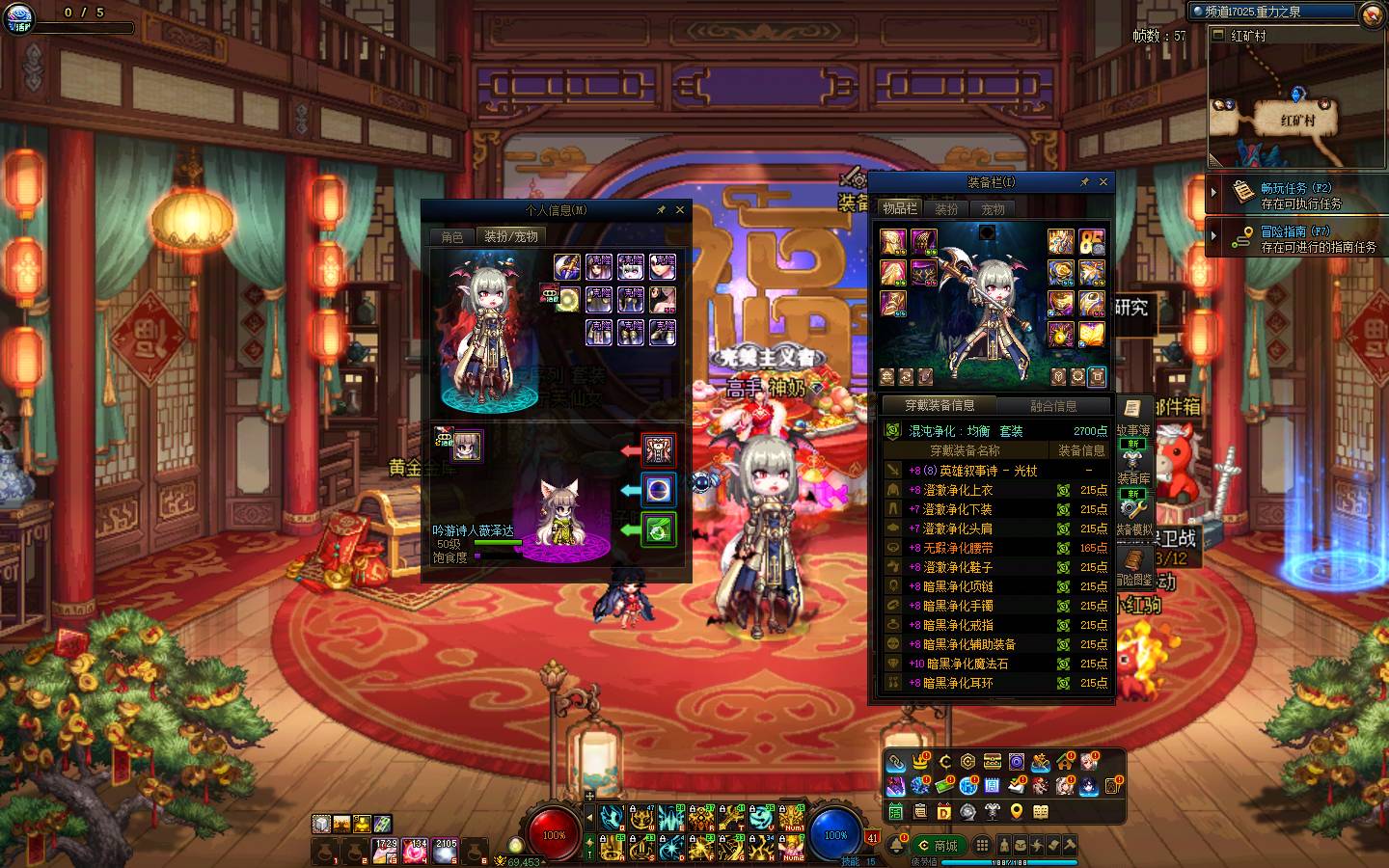The width and height of the screenshot is (1389, 868).
Task: Open the 物品栏 inventory tab
Action: [x=900, y=208]
